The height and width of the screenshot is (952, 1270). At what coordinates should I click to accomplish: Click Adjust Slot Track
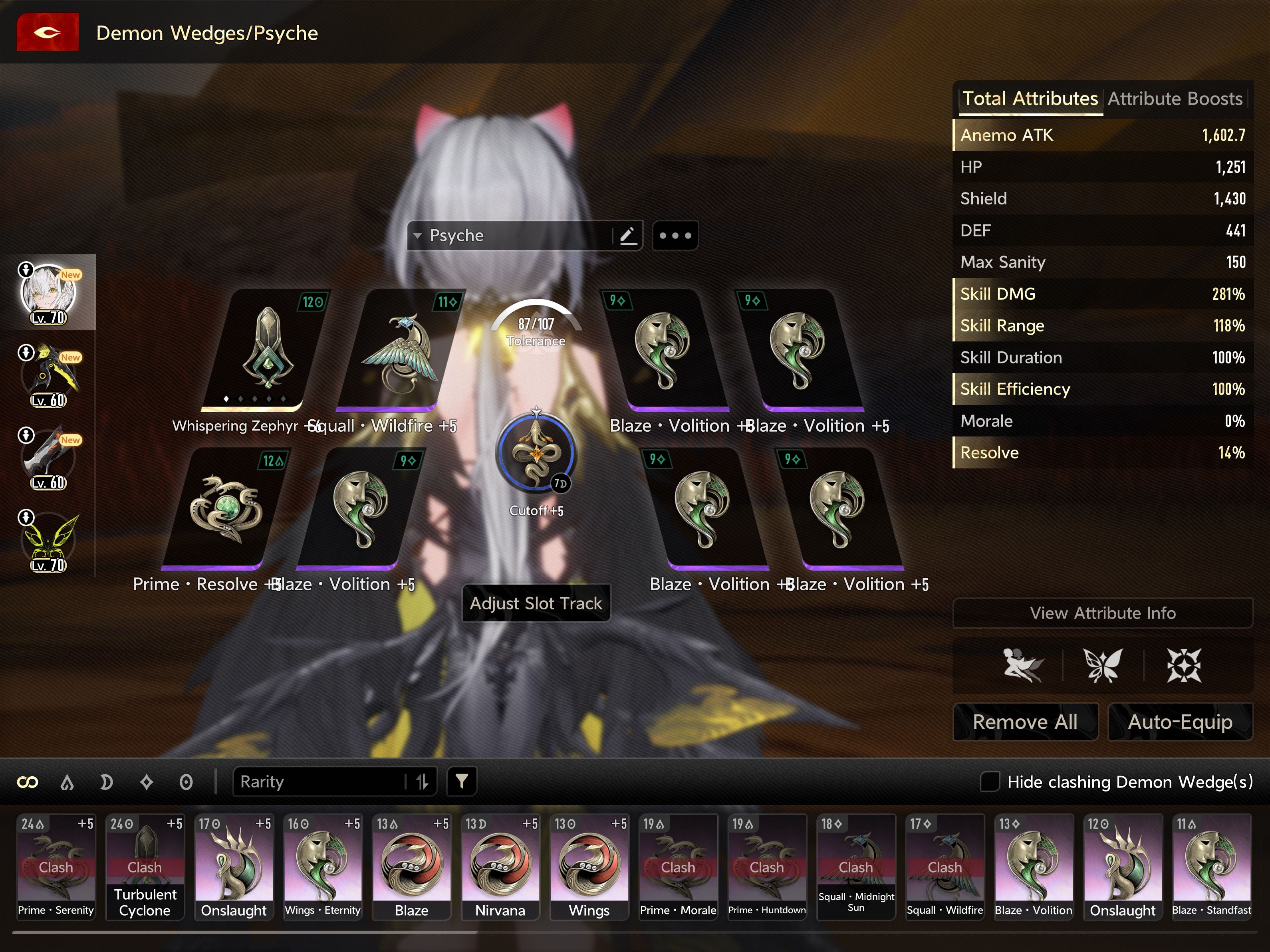coord(536,603)
